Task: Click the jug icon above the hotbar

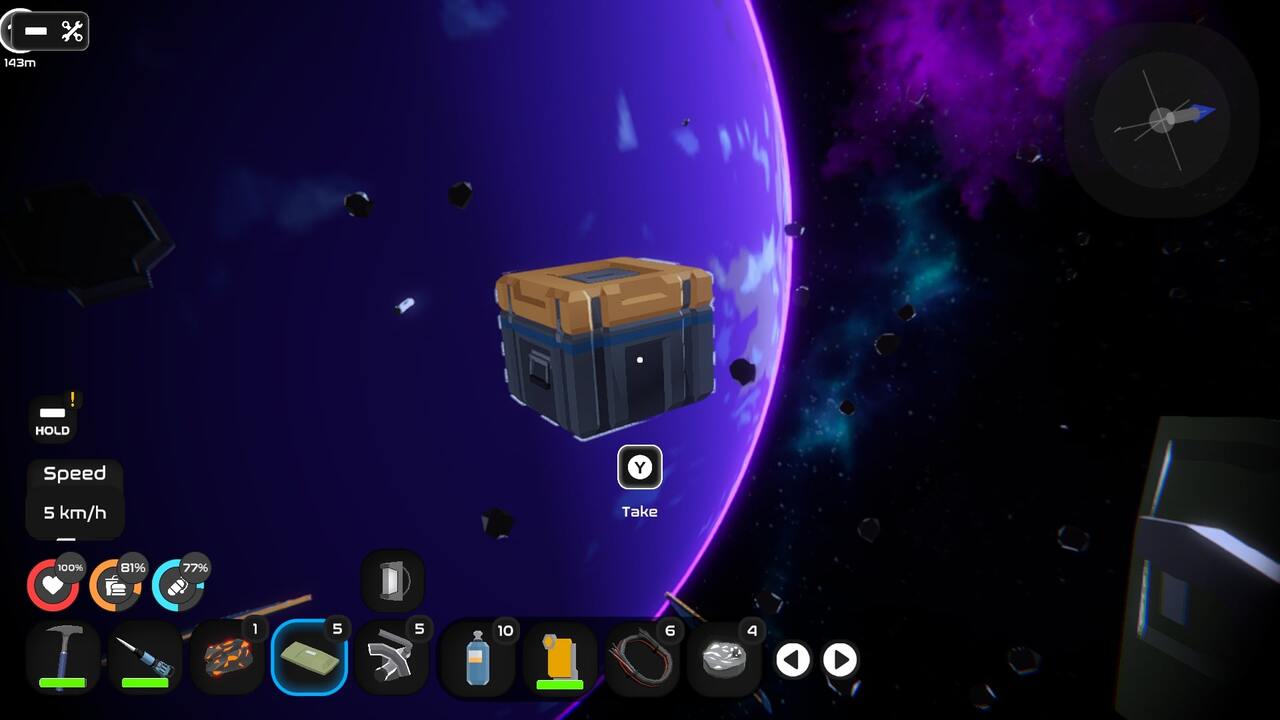Action: coord(392,578)
